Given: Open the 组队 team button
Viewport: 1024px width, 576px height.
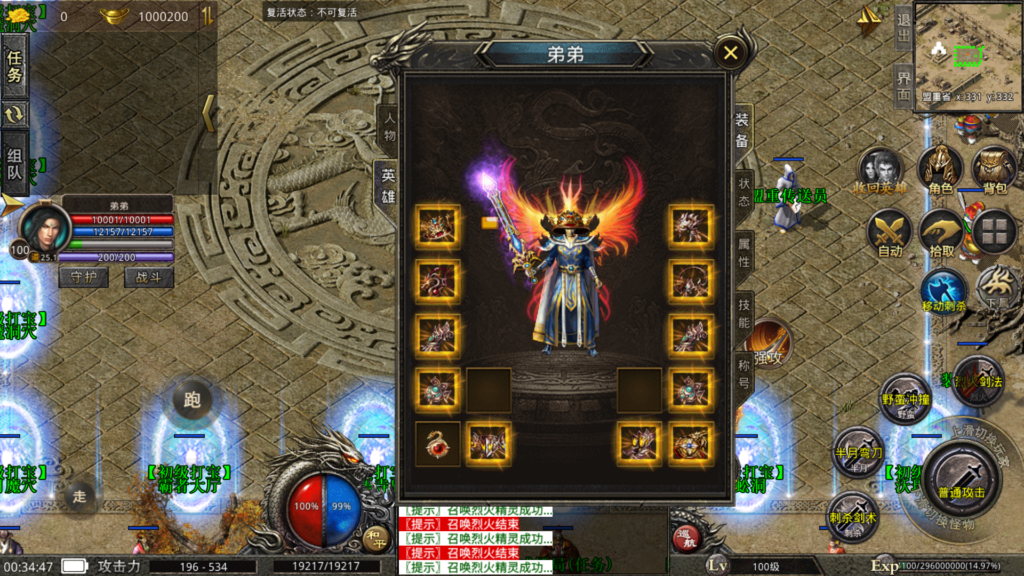Looking at the screenshot, I should point(15,164).
